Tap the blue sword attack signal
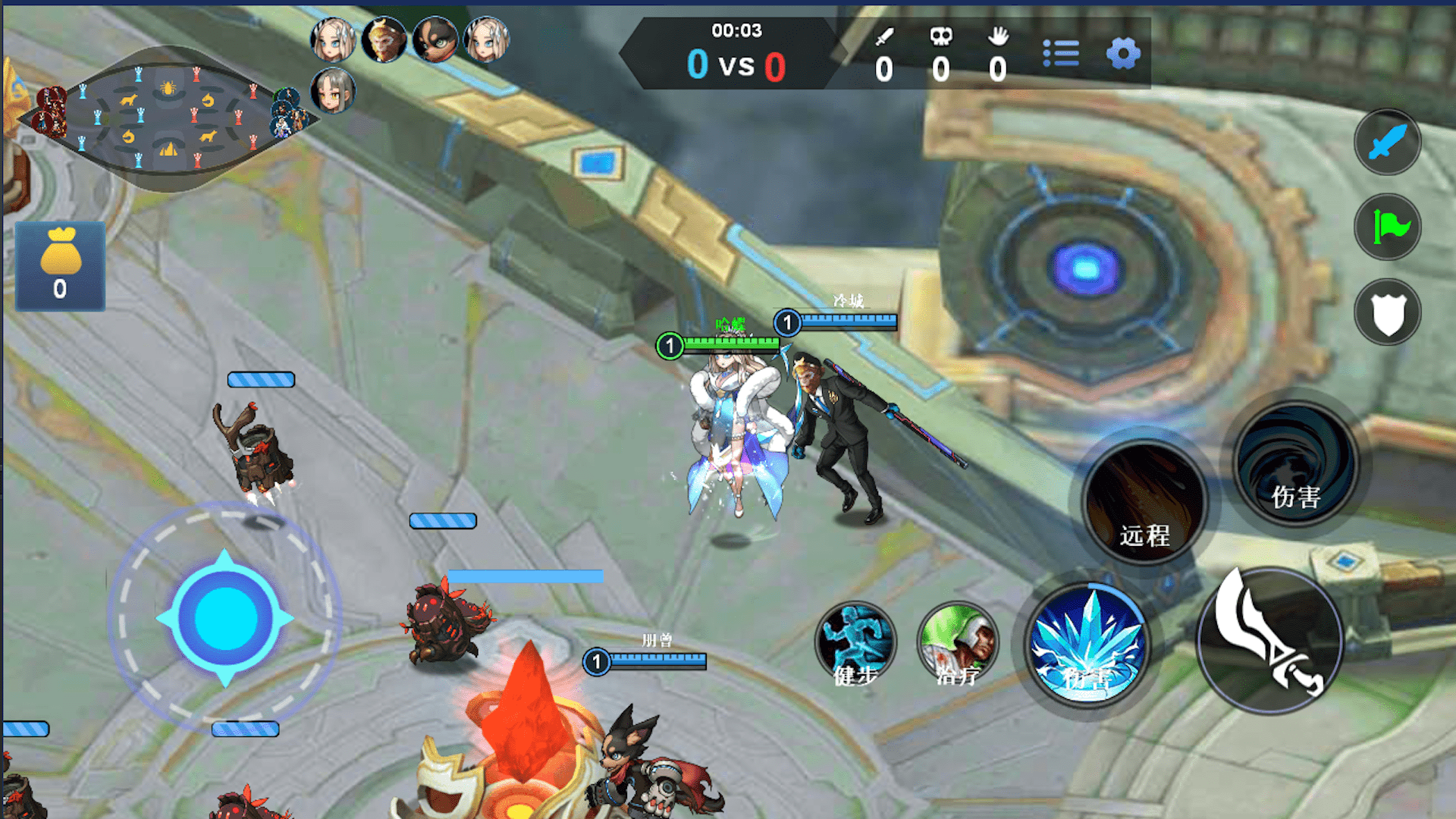Screen dimensions: 1456x819 click(x=1387, y=143)
